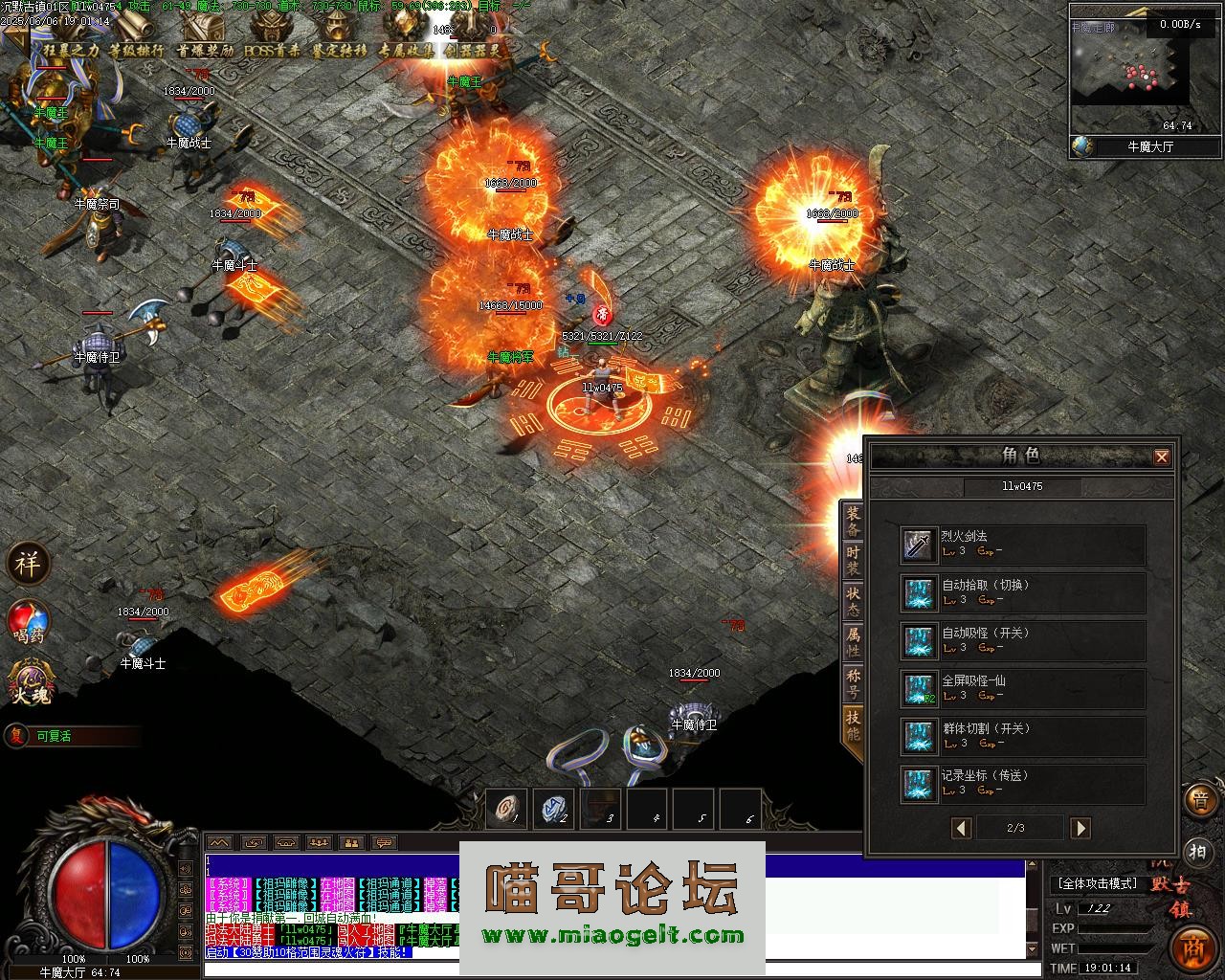Choose the 记录坐标 teleport skill
This screenshot has width=1225, height=980.
pyautogui.click(x=1022, y=784)
